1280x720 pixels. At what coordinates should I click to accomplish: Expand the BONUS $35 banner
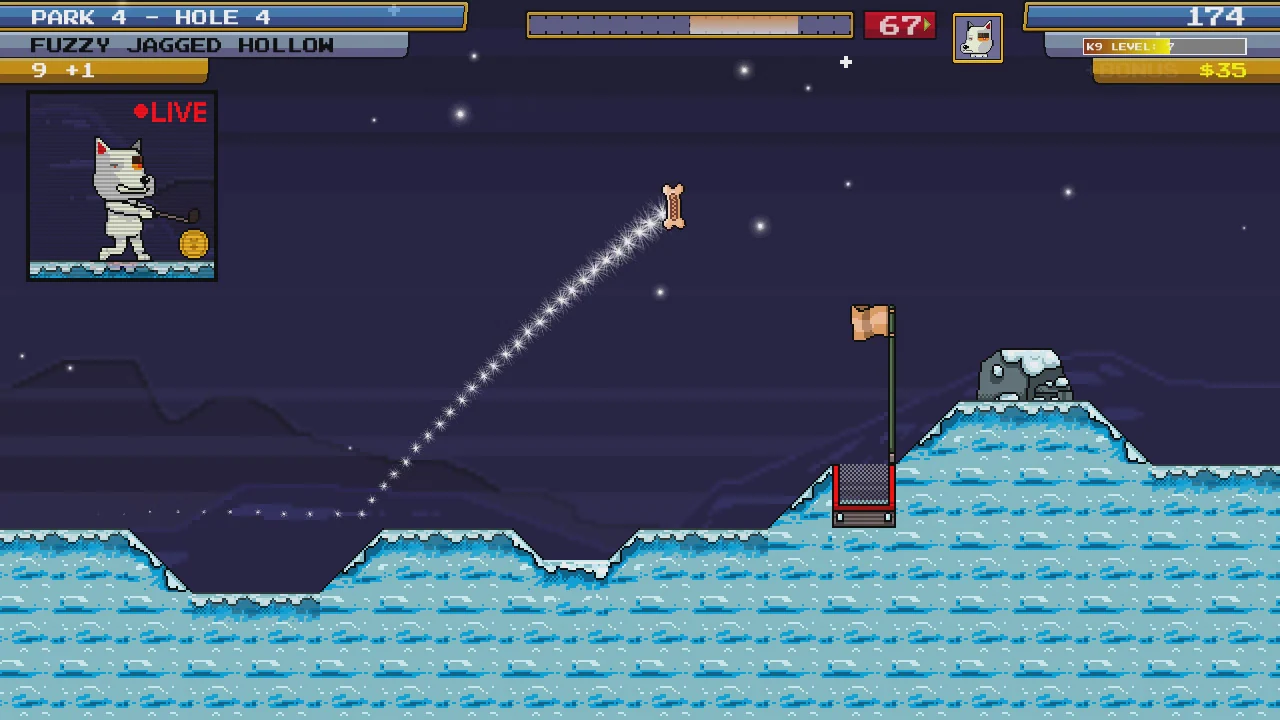point(1185,70)
